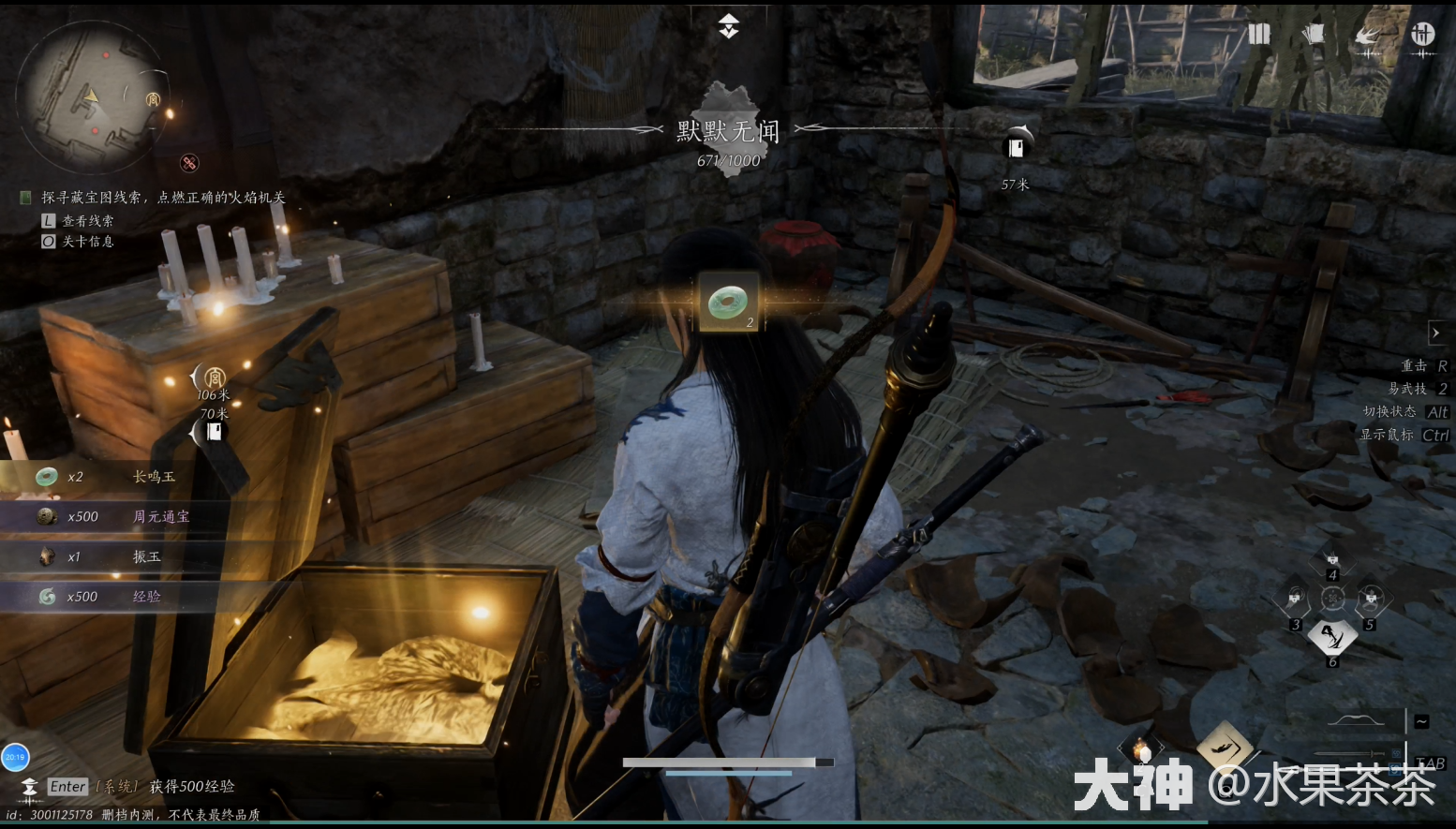Open the round twin-sword emblem menu icon

[x=1422, y=35]
